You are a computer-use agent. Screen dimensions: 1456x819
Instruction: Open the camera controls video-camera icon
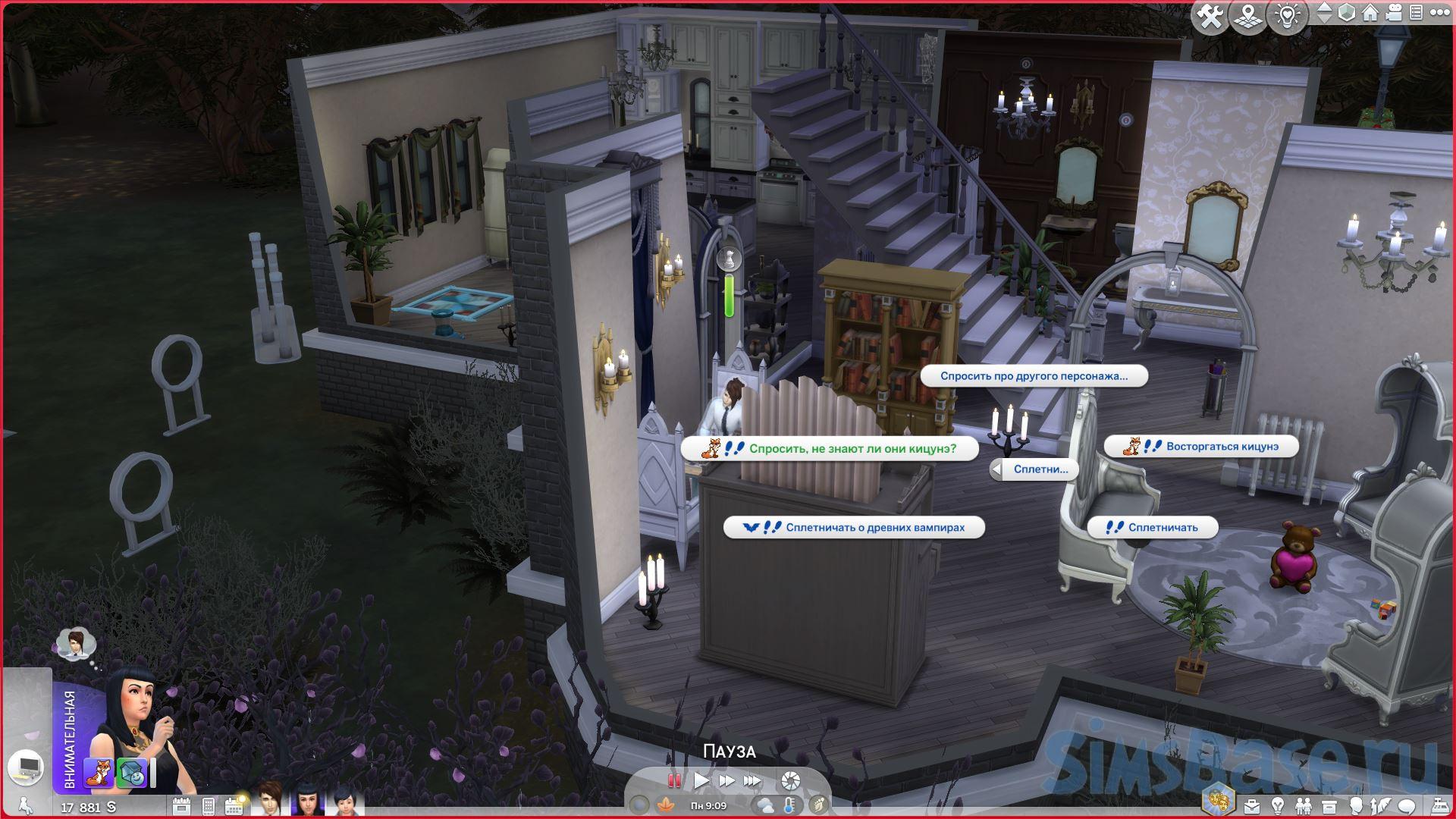click(1393, 13)
